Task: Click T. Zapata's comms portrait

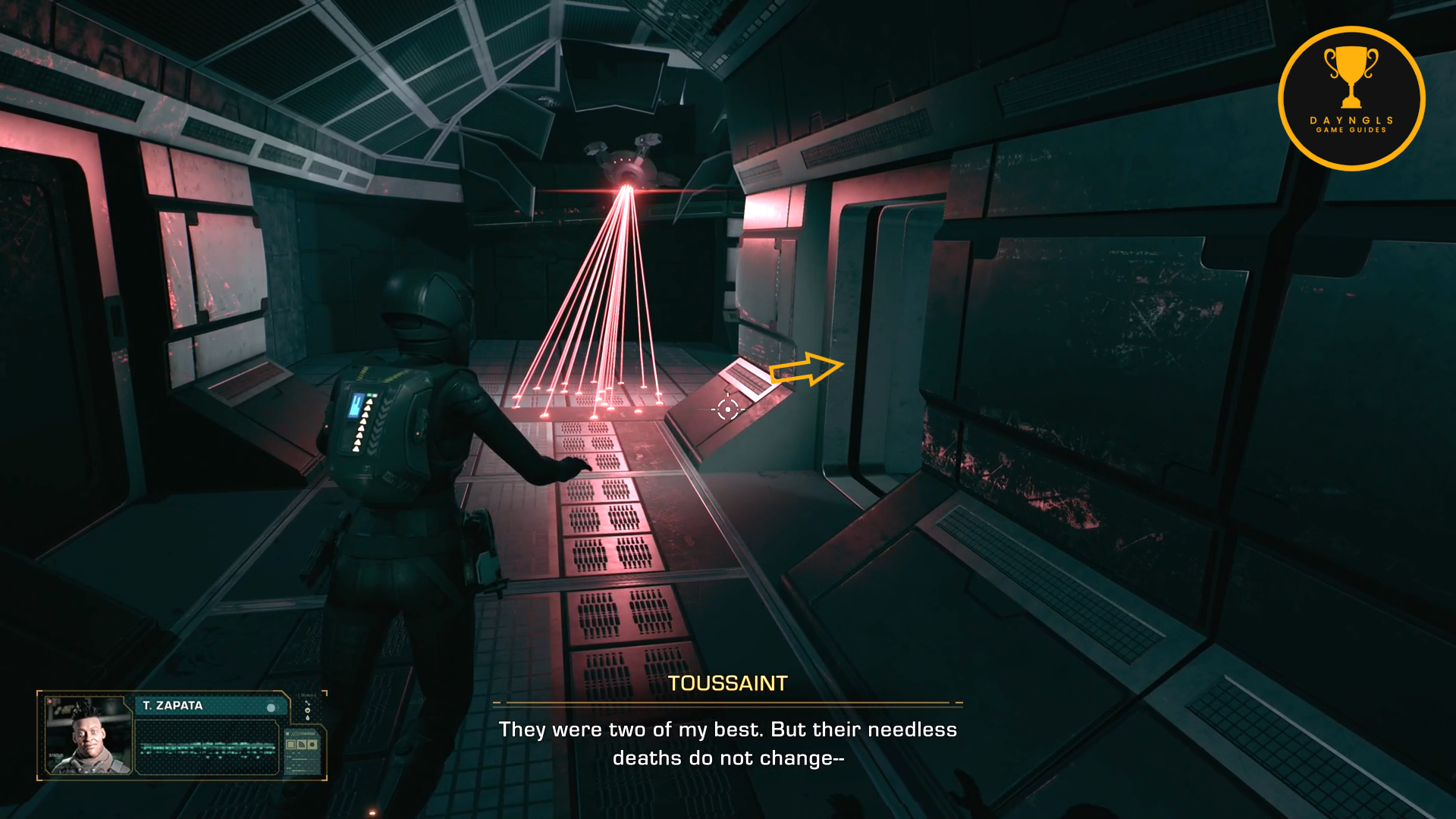Action: click(x=88, y=735)
